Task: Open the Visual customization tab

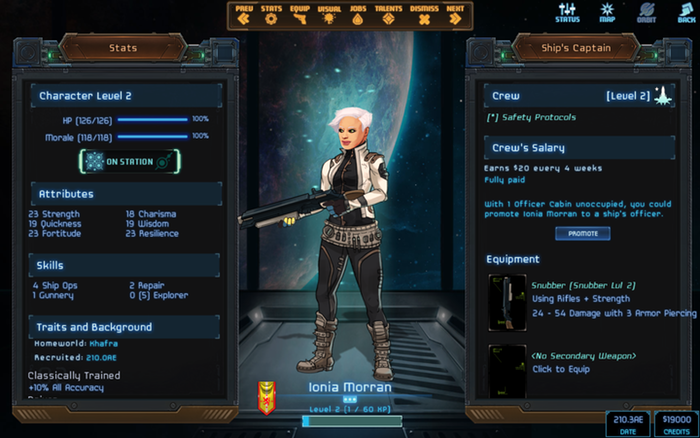Action: tap(329, 14)
